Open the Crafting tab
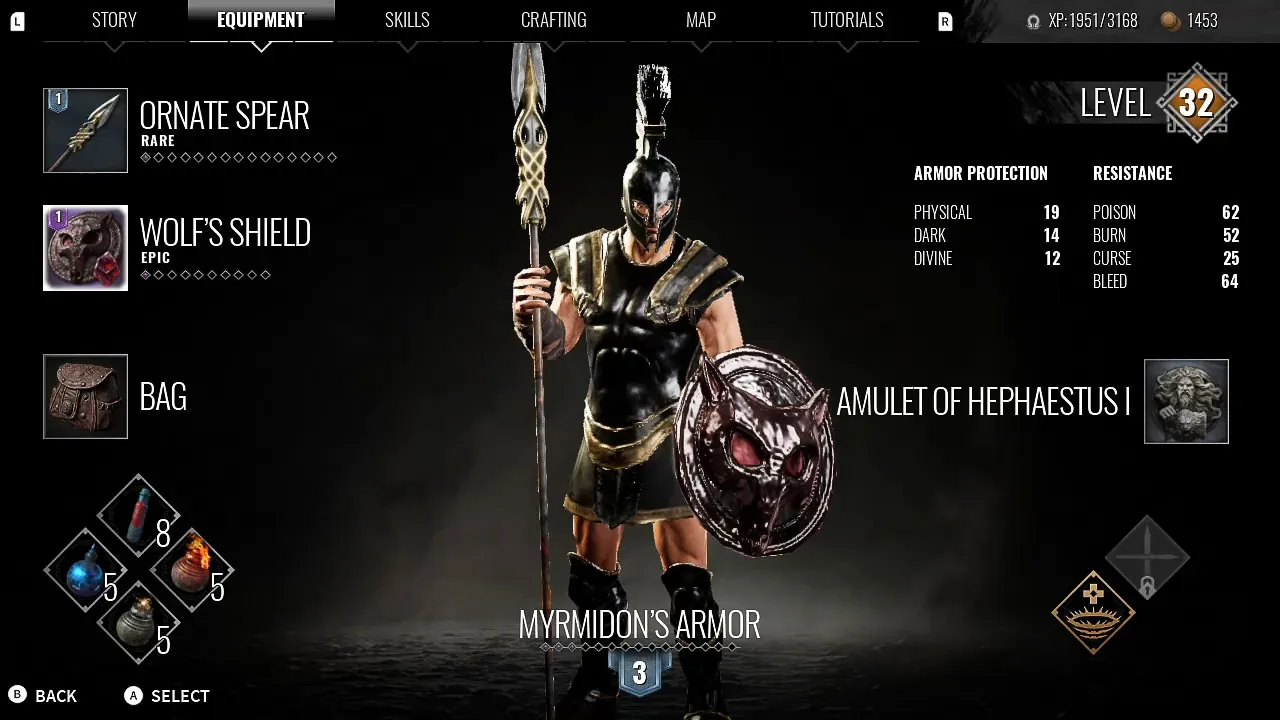The image size is (1280, 720). click(x=553, y=19)
